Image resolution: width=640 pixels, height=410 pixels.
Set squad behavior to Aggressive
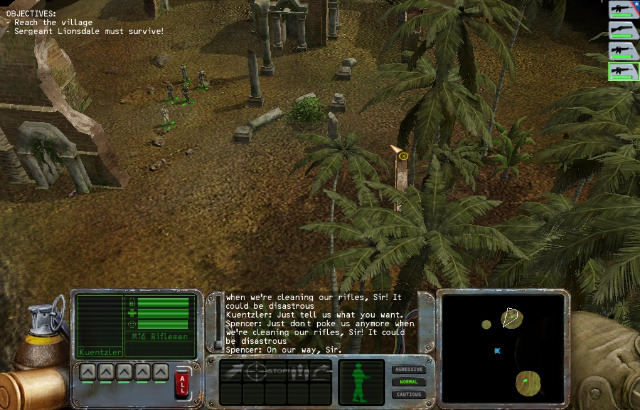pos(408,369)
